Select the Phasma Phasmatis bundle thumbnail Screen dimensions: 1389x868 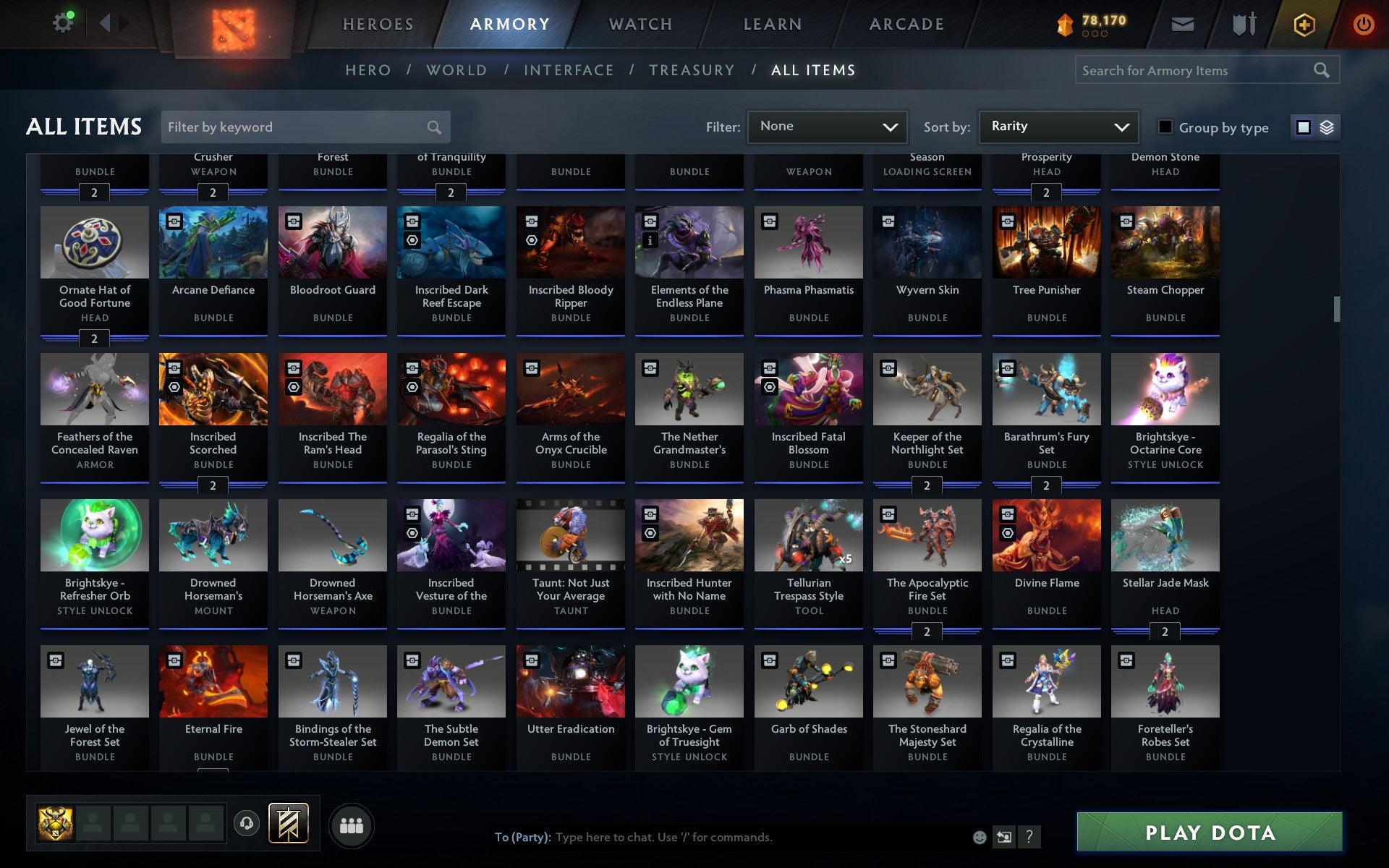(x=808, y=243)
